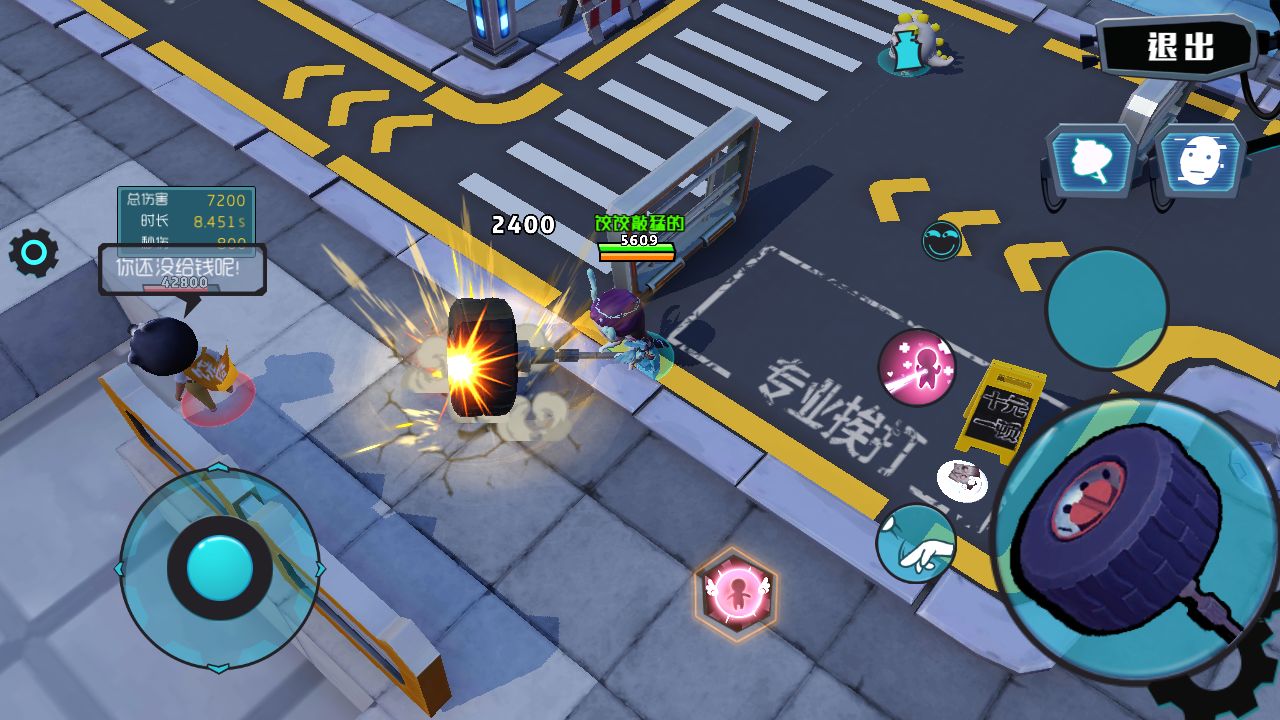Activate the pink glowing figure skill

coord(917,367)
